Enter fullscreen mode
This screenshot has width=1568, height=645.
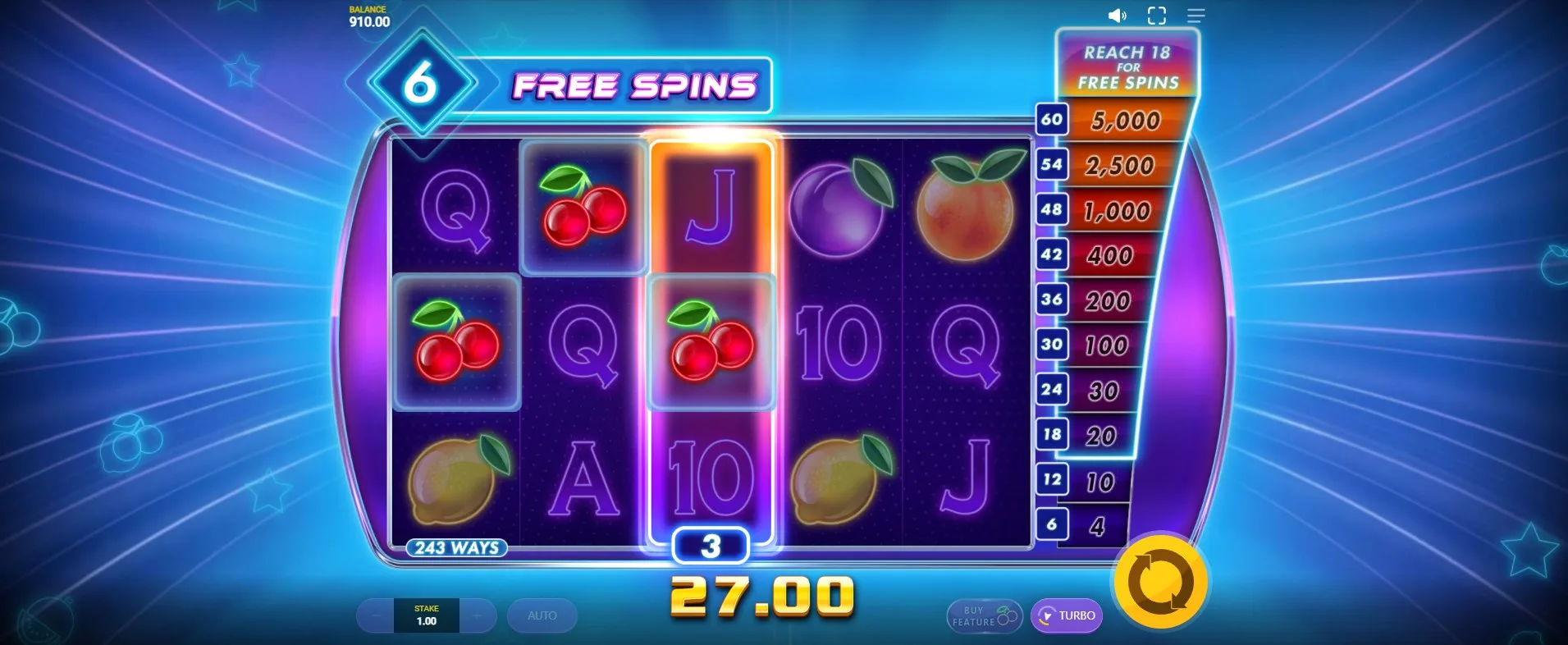(1156, 16)
